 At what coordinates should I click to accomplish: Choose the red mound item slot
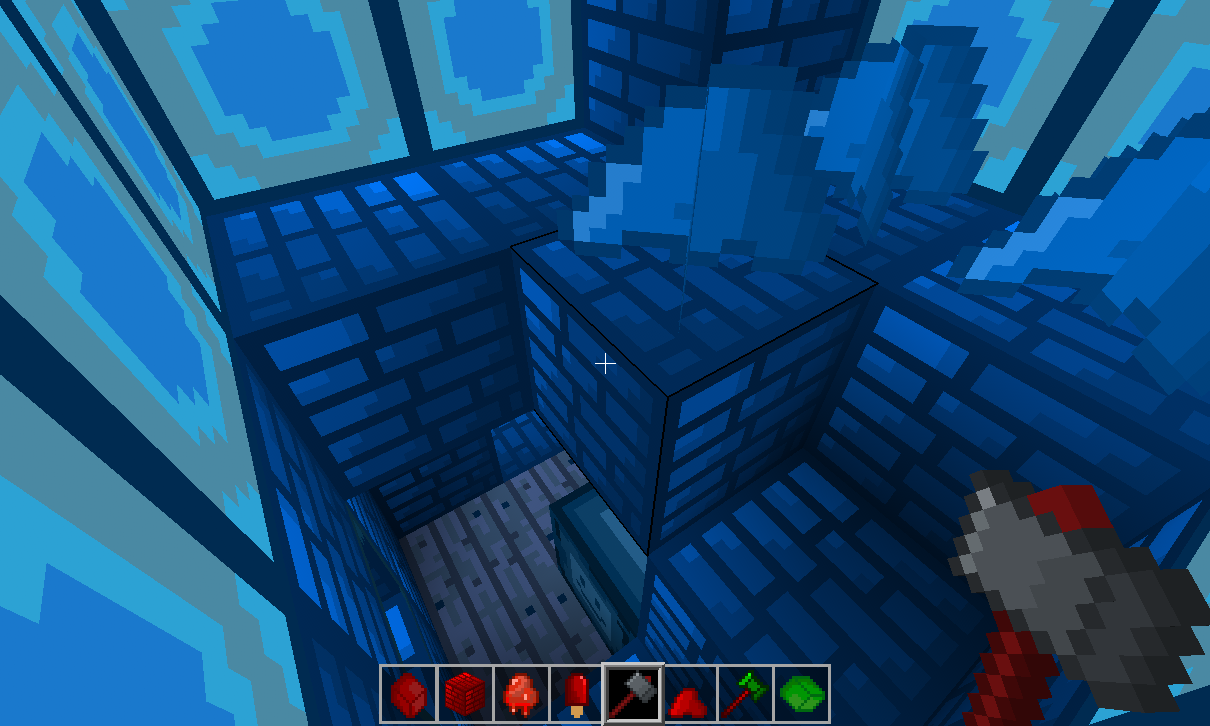(689, 692)
